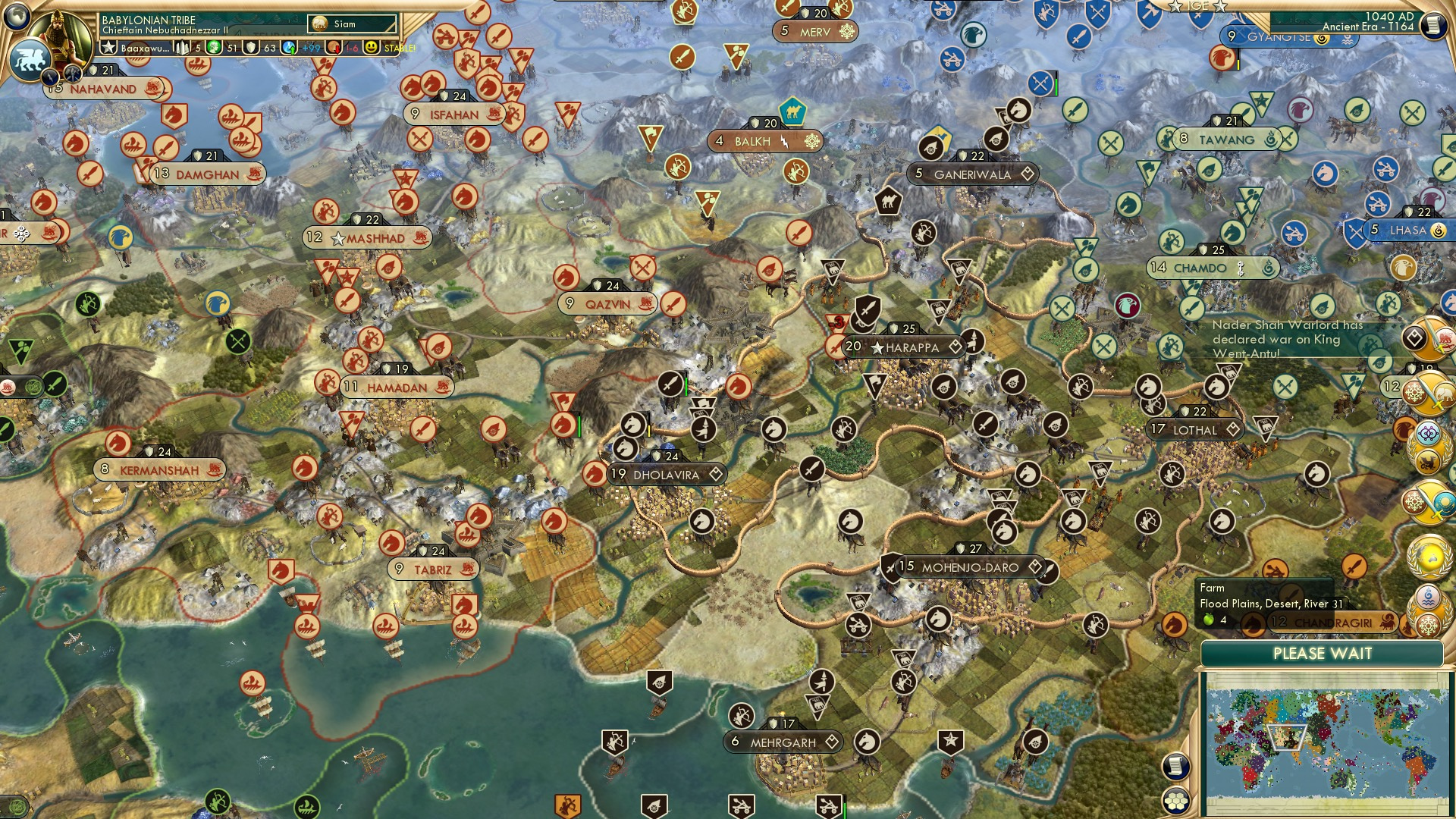Select the Harappa city banner
Viewport: 1456px width, 819px height.
tap(902, 347)
